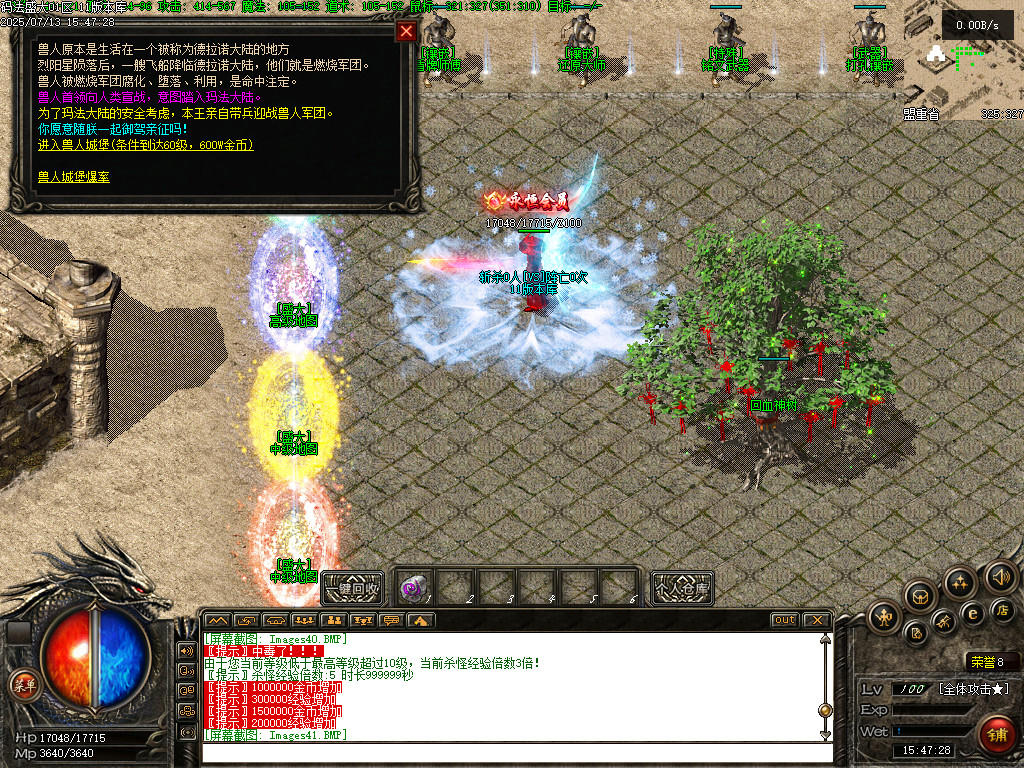Open the chest bag icon
This screenshot has width=1024, height=768.
[x=919, y=596]
